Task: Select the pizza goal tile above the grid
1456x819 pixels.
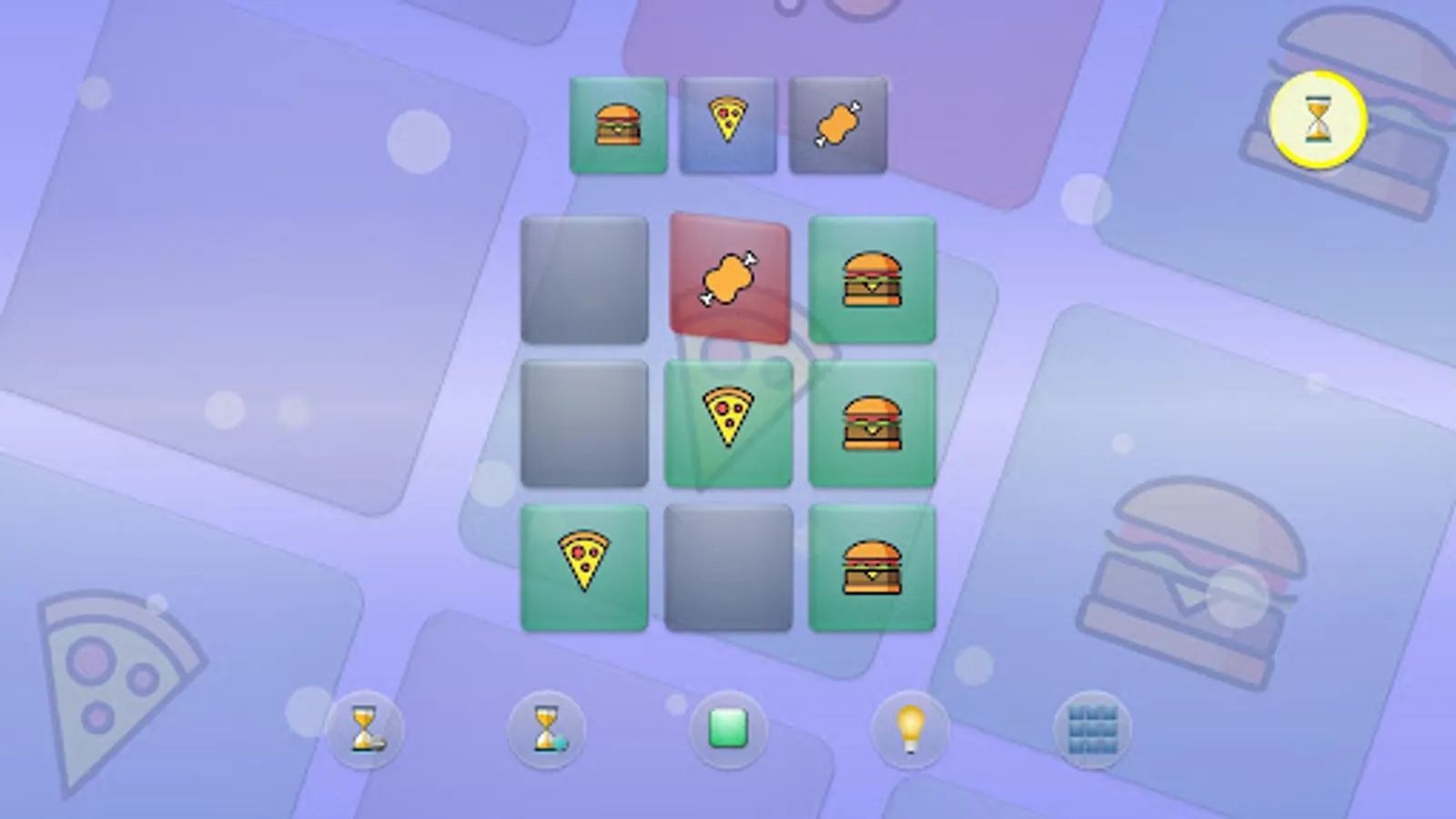Action: (x=728, y=125)
